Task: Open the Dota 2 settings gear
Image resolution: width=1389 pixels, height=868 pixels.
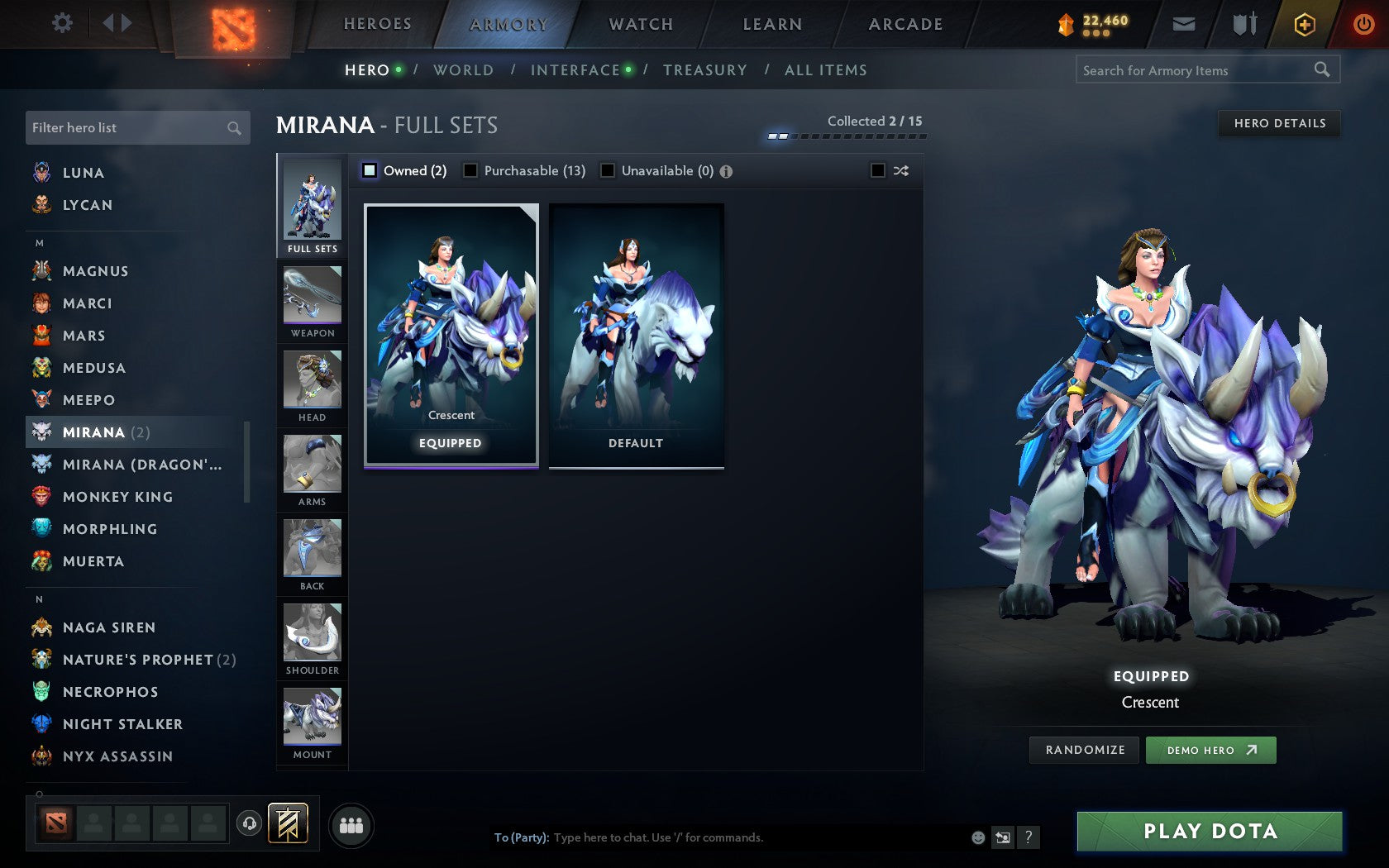Action: click(60, 23)
